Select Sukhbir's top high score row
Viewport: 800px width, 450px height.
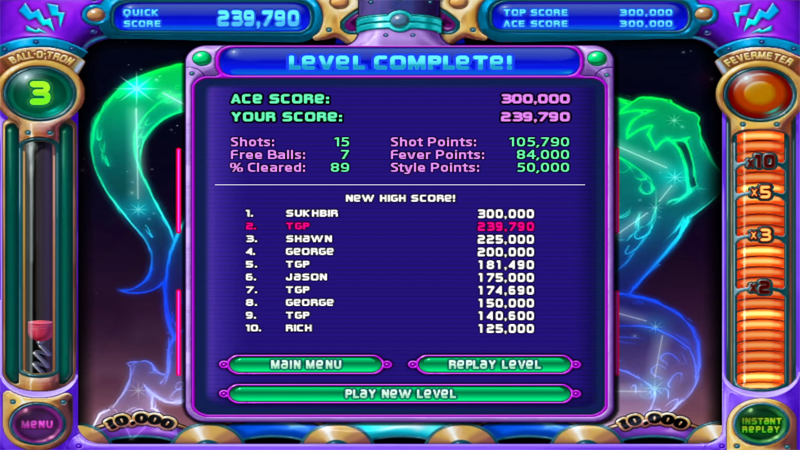tap(400, 214)
